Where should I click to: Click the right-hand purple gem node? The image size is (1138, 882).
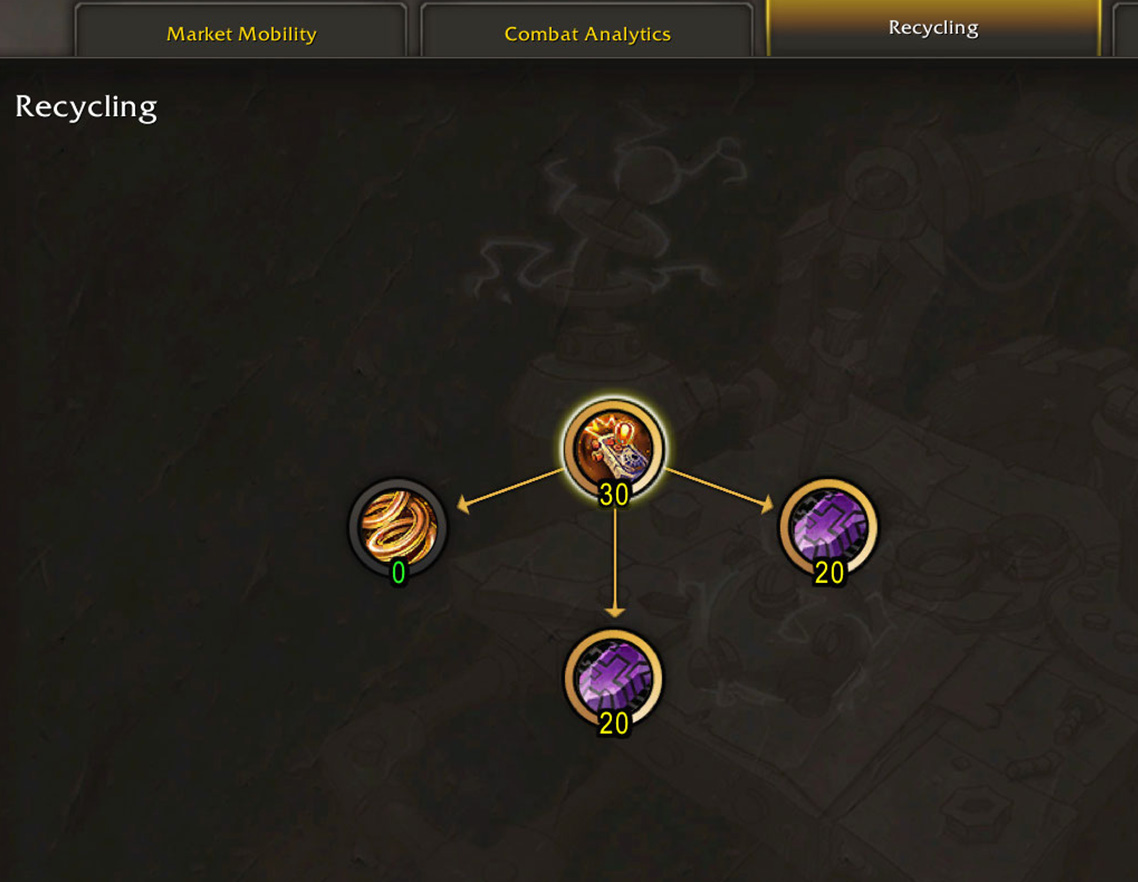pos(828,527)
